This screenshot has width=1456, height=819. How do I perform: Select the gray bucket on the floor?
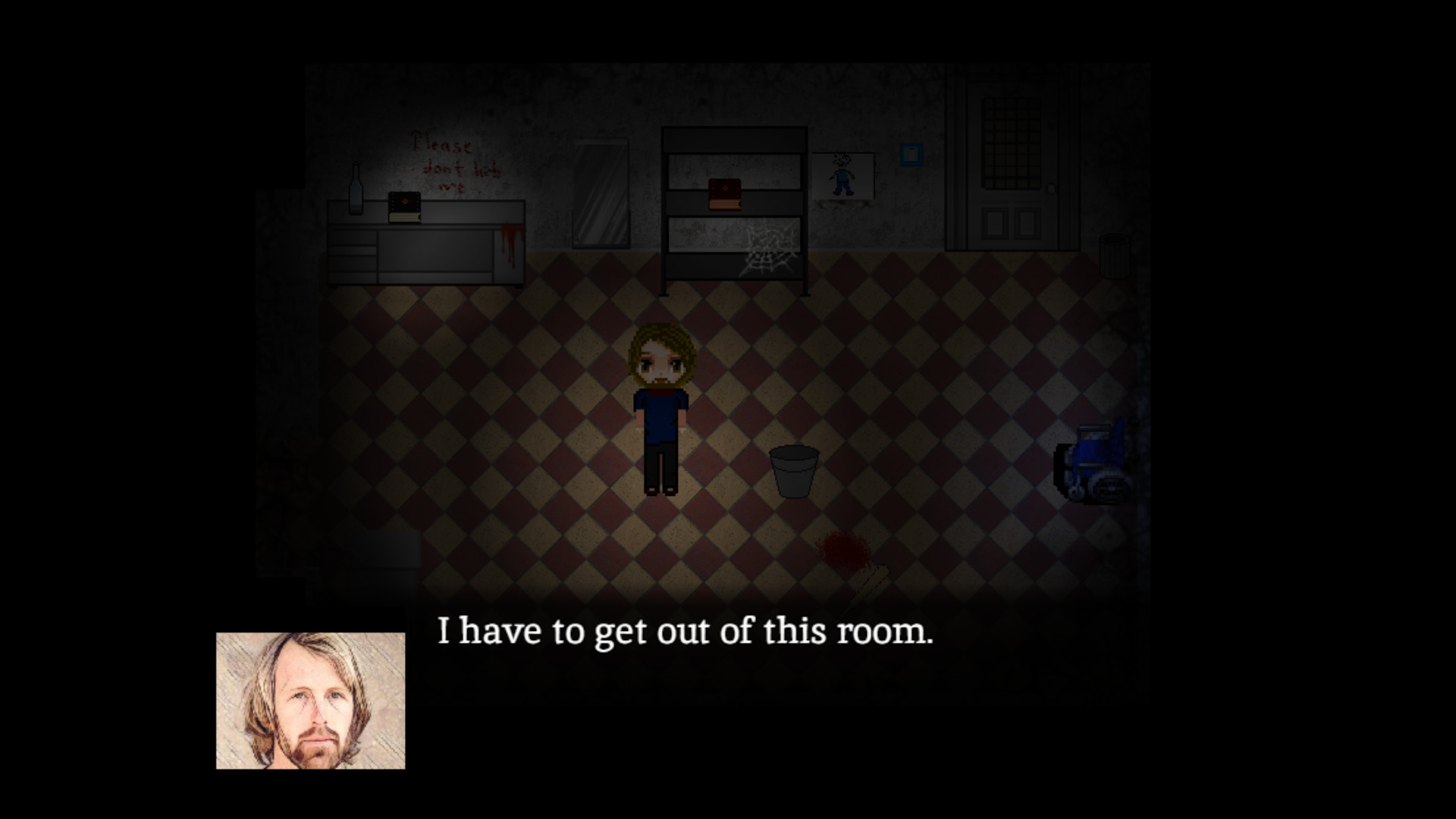793,470
